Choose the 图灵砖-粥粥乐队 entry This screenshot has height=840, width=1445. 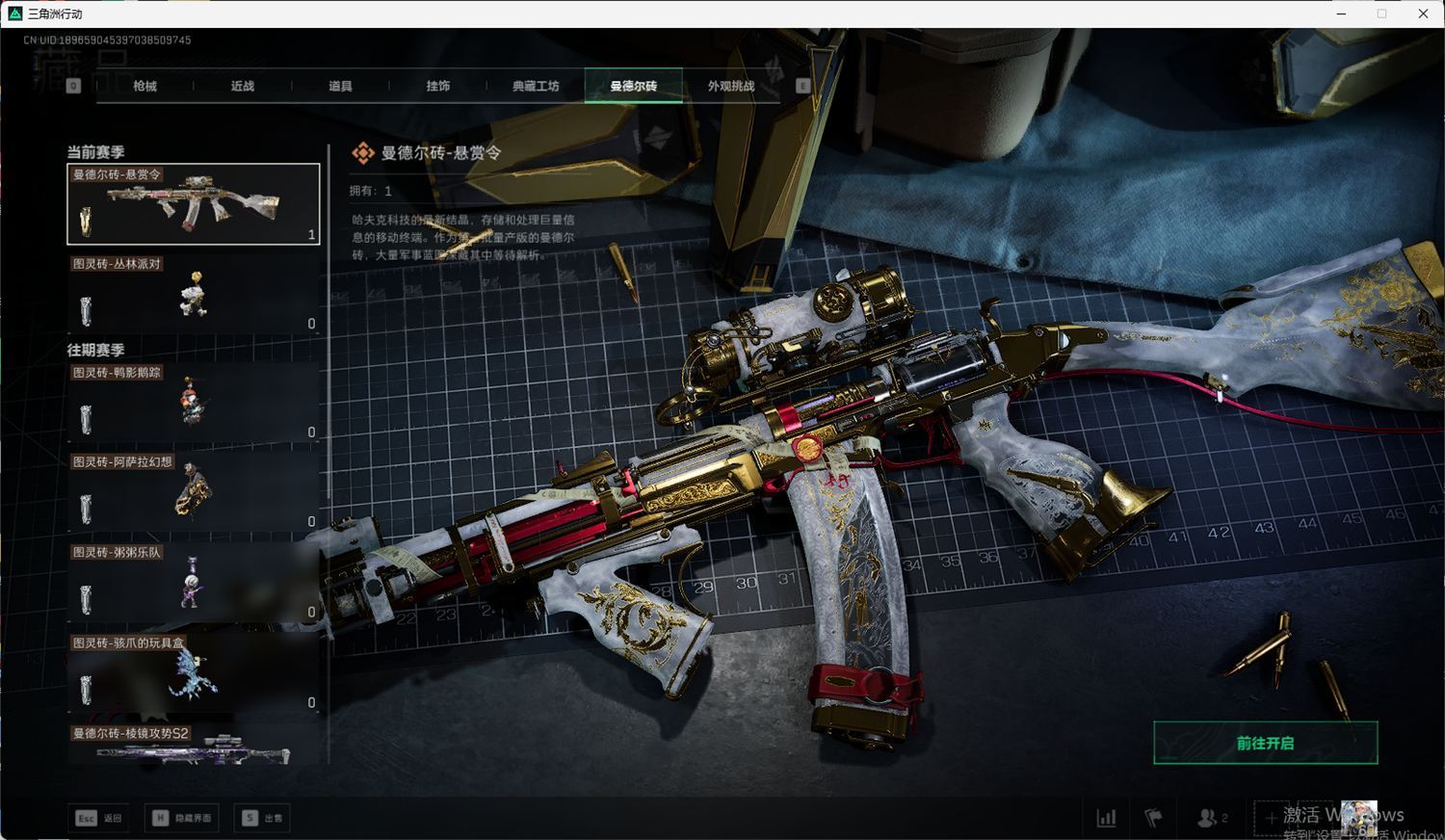point(193,583)
